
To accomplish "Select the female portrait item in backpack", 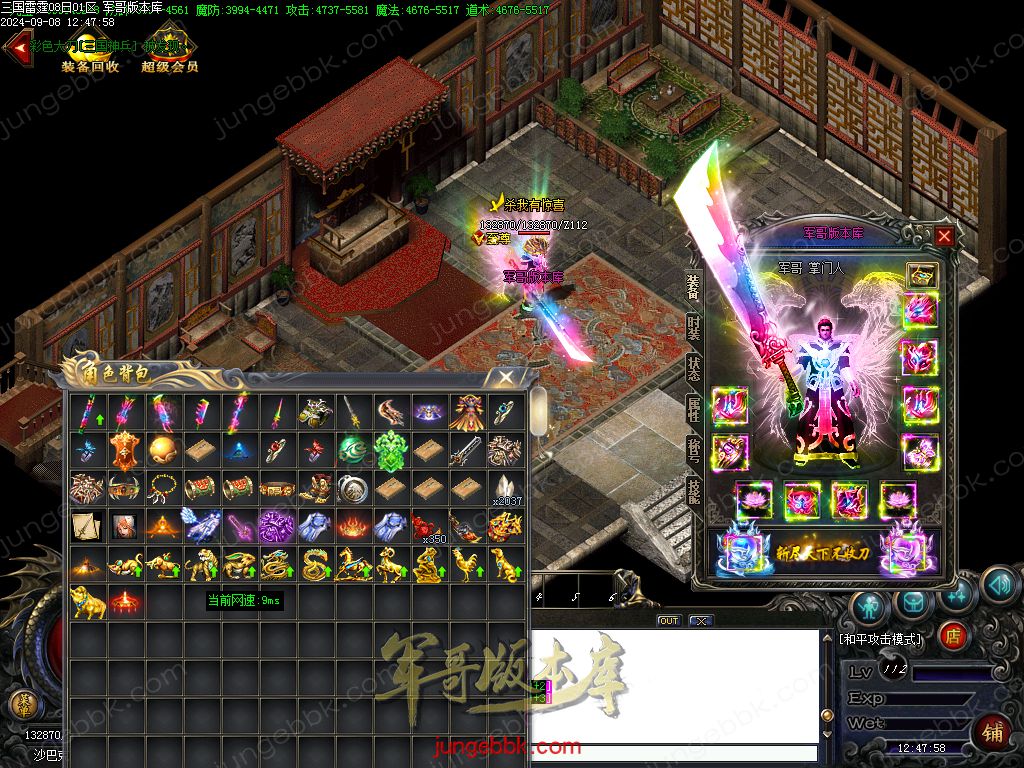I will [123, 526].
